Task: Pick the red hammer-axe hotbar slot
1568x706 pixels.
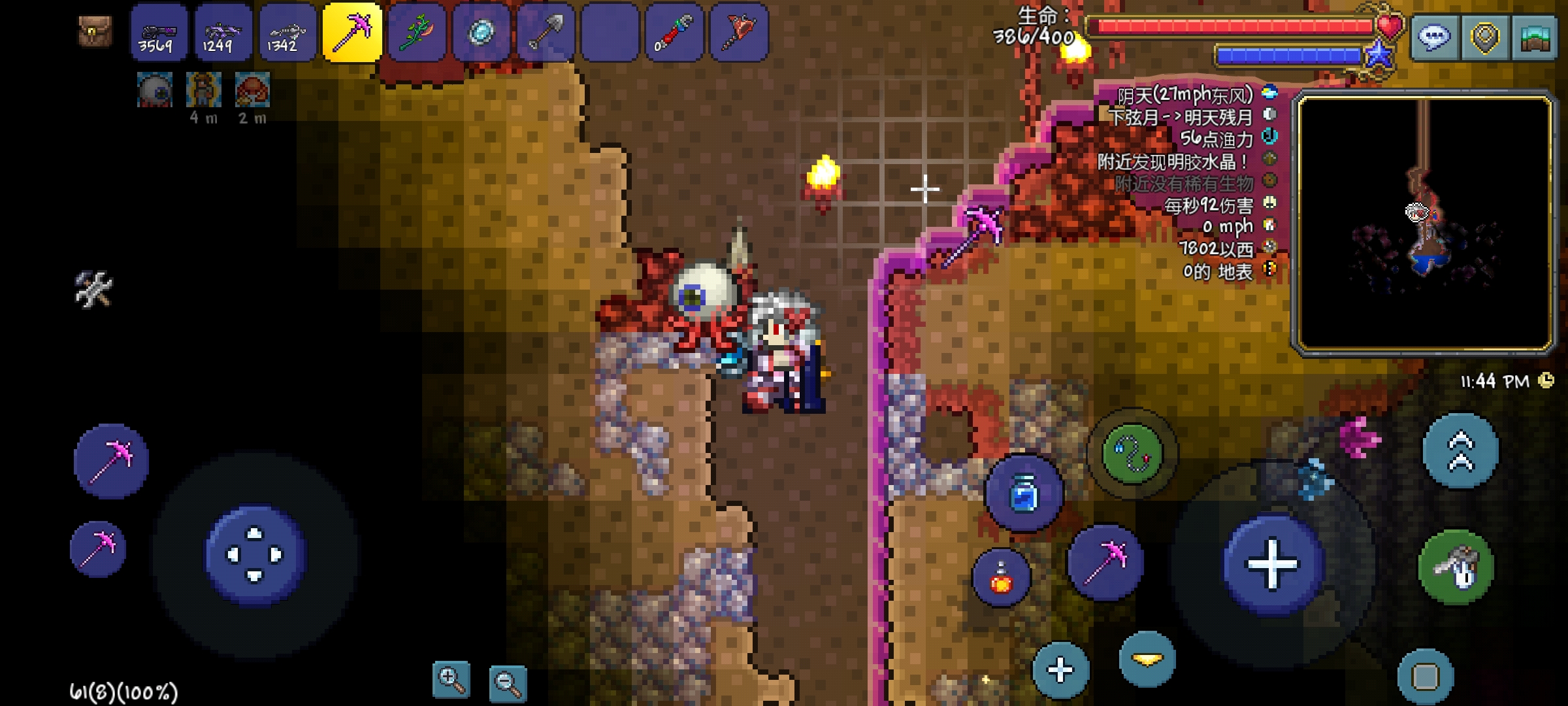Action: click(x=738, y=33)
